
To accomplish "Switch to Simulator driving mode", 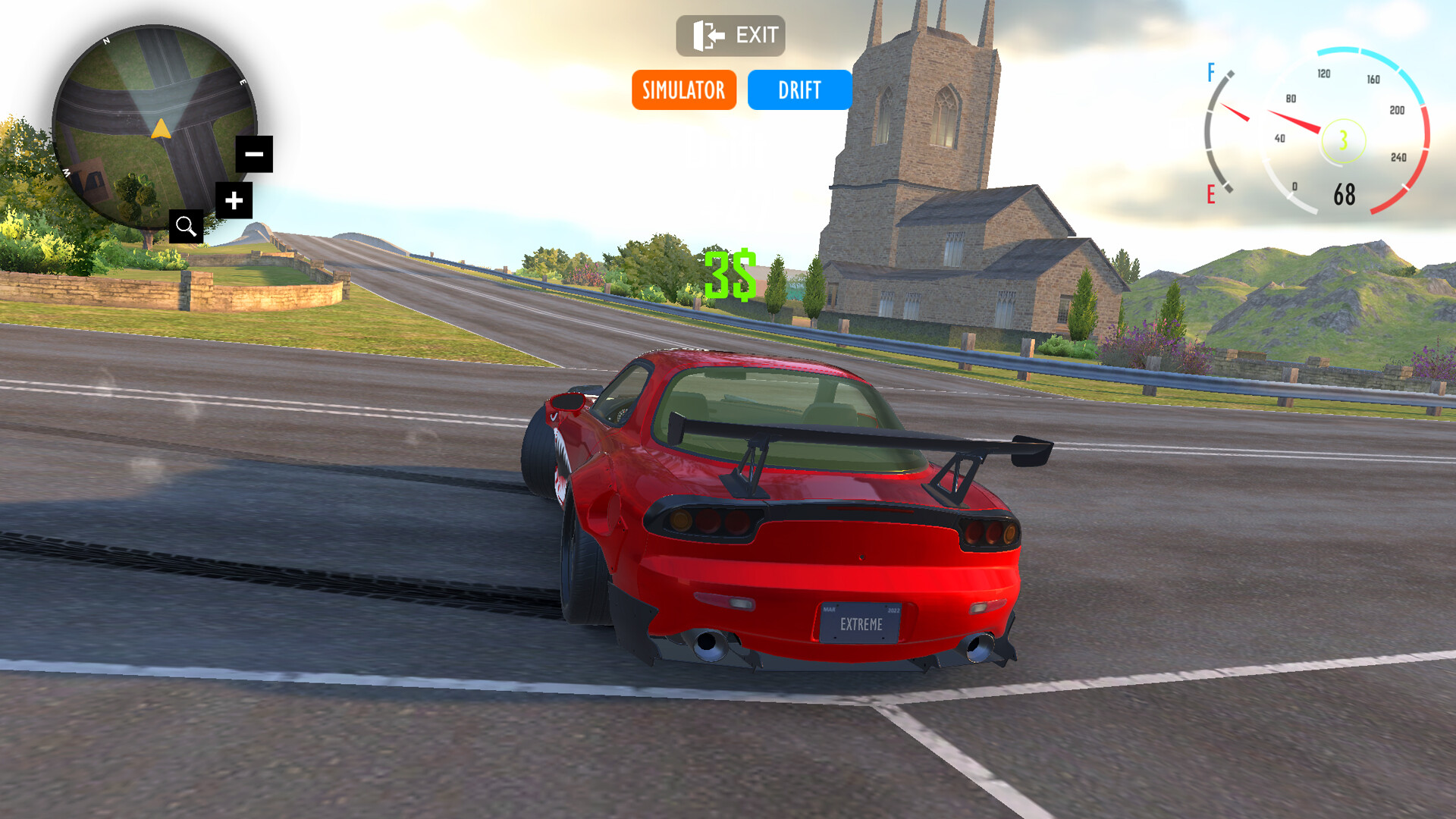I will (683, 90).
